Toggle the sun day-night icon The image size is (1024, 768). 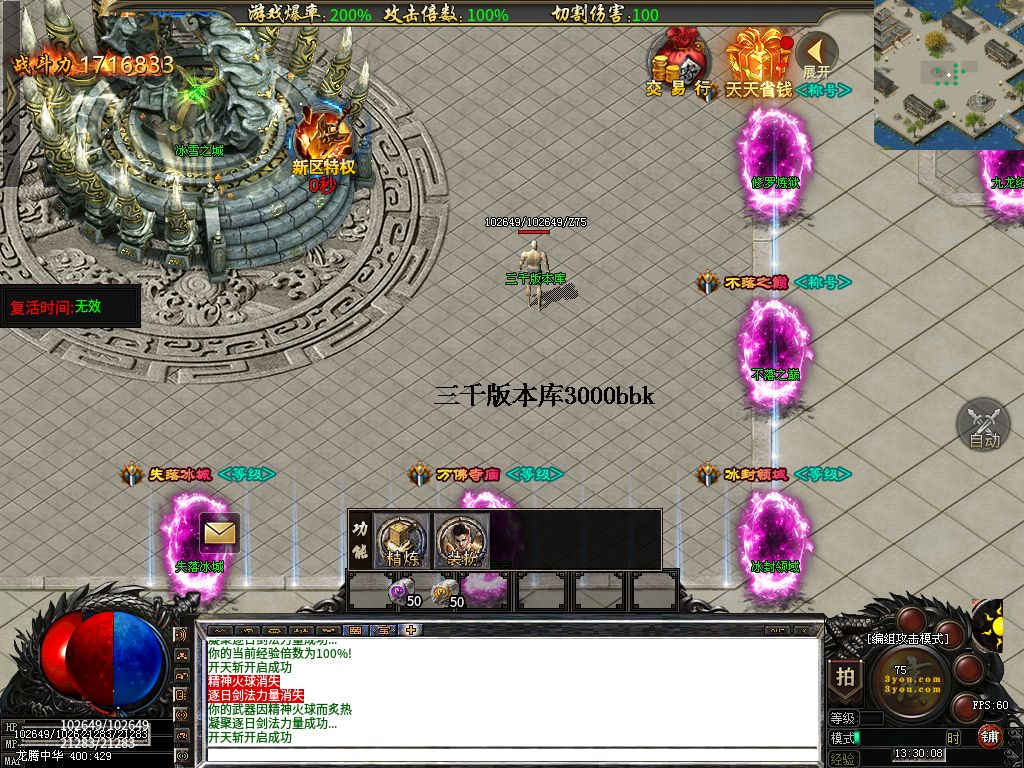(988, 626)
